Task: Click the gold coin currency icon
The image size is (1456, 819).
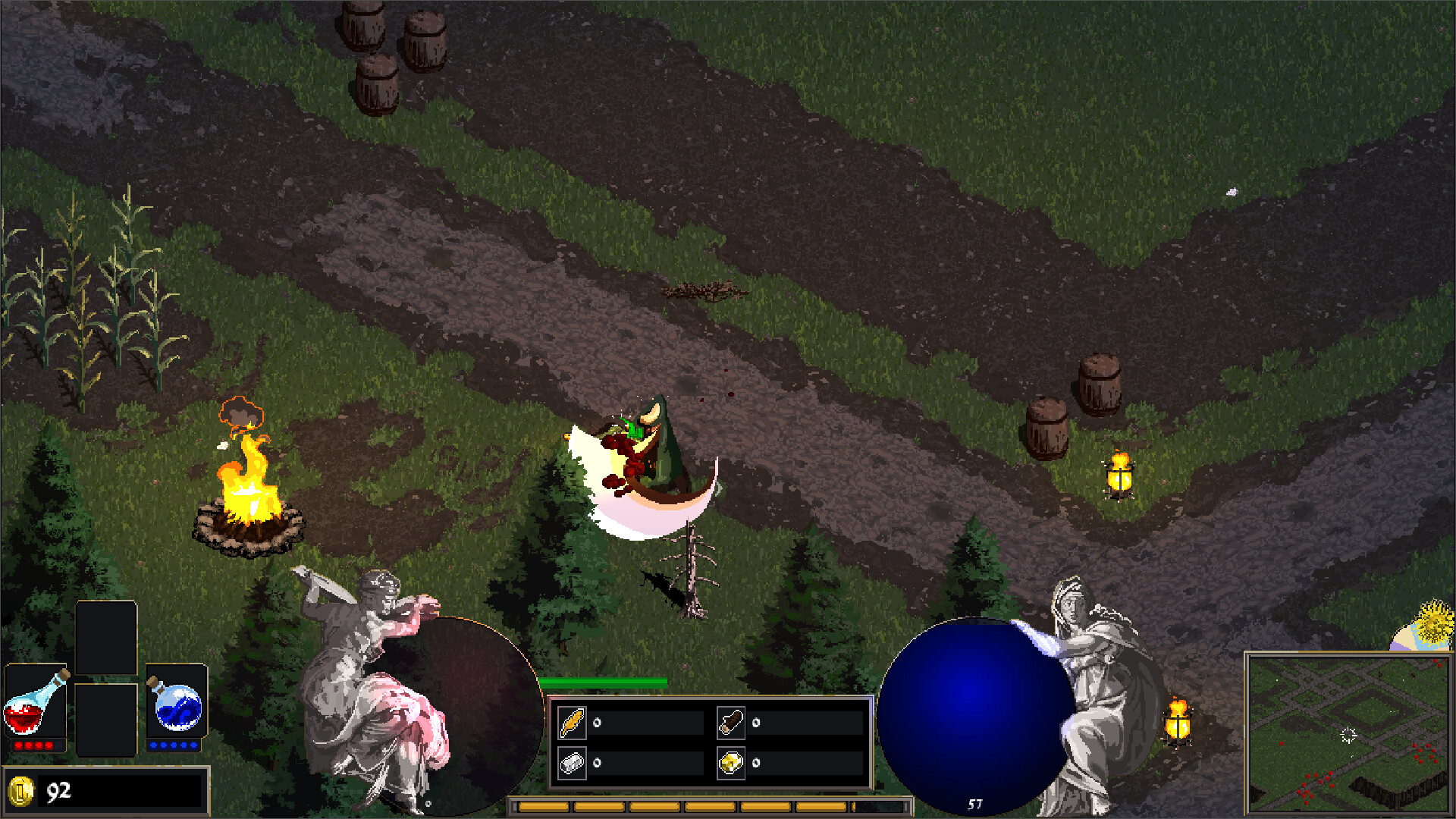Action: pyautogui.click(x=21, y=791)
